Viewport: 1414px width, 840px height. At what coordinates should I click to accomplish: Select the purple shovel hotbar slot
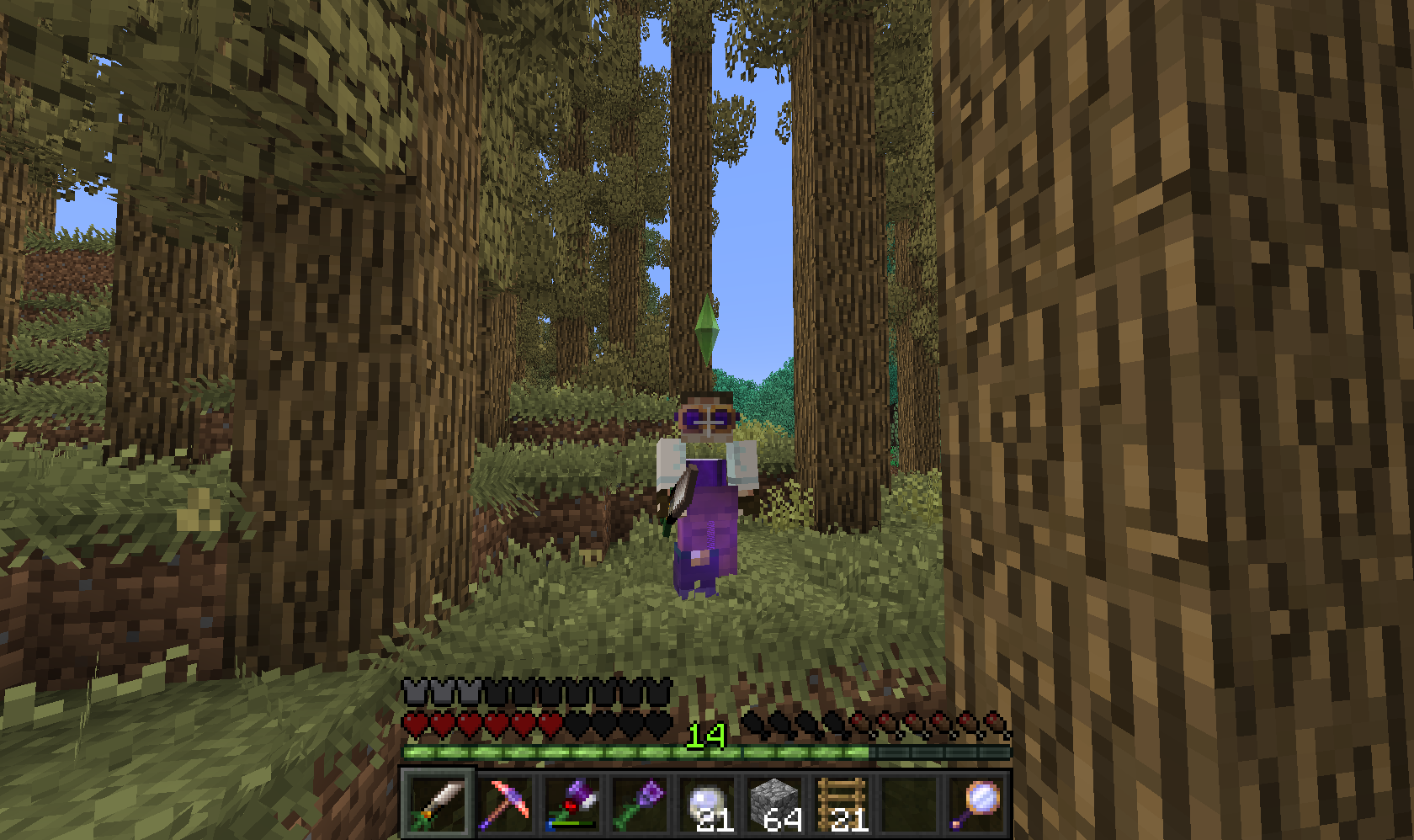click(x=640, y=804)
